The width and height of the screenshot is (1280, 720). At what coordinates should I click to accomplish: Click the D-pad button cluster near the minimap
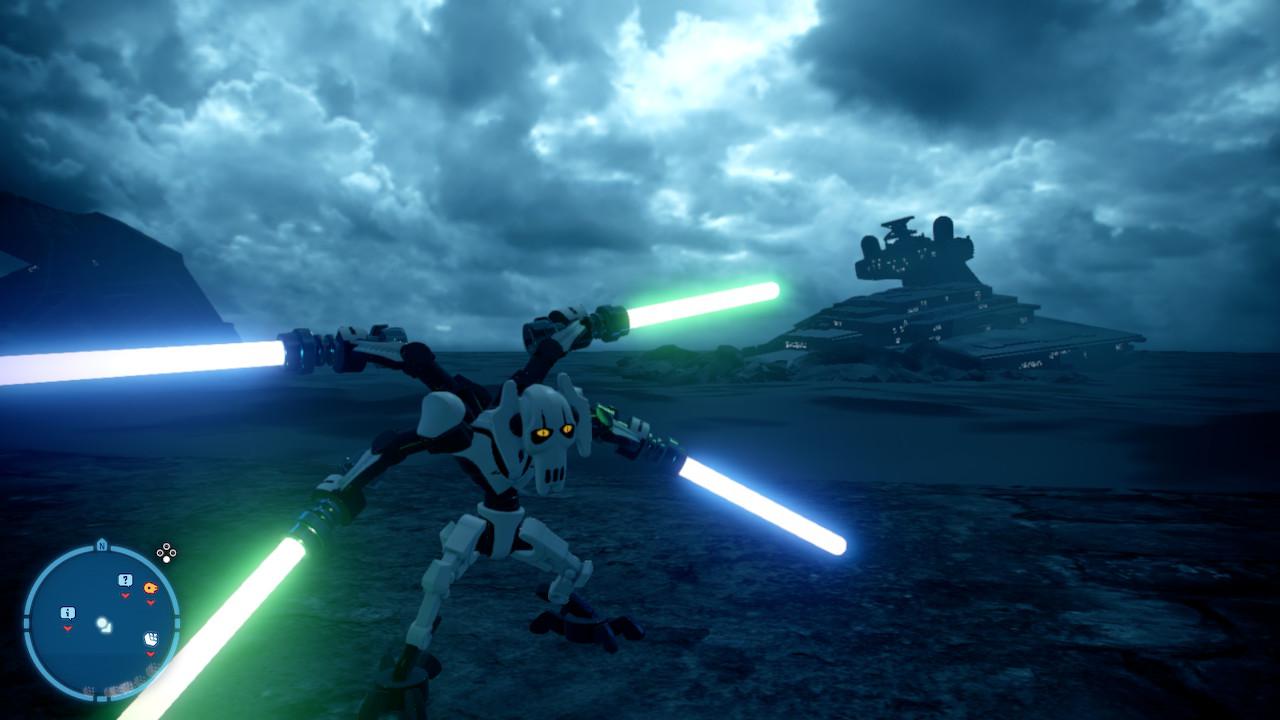pos(166,552)
